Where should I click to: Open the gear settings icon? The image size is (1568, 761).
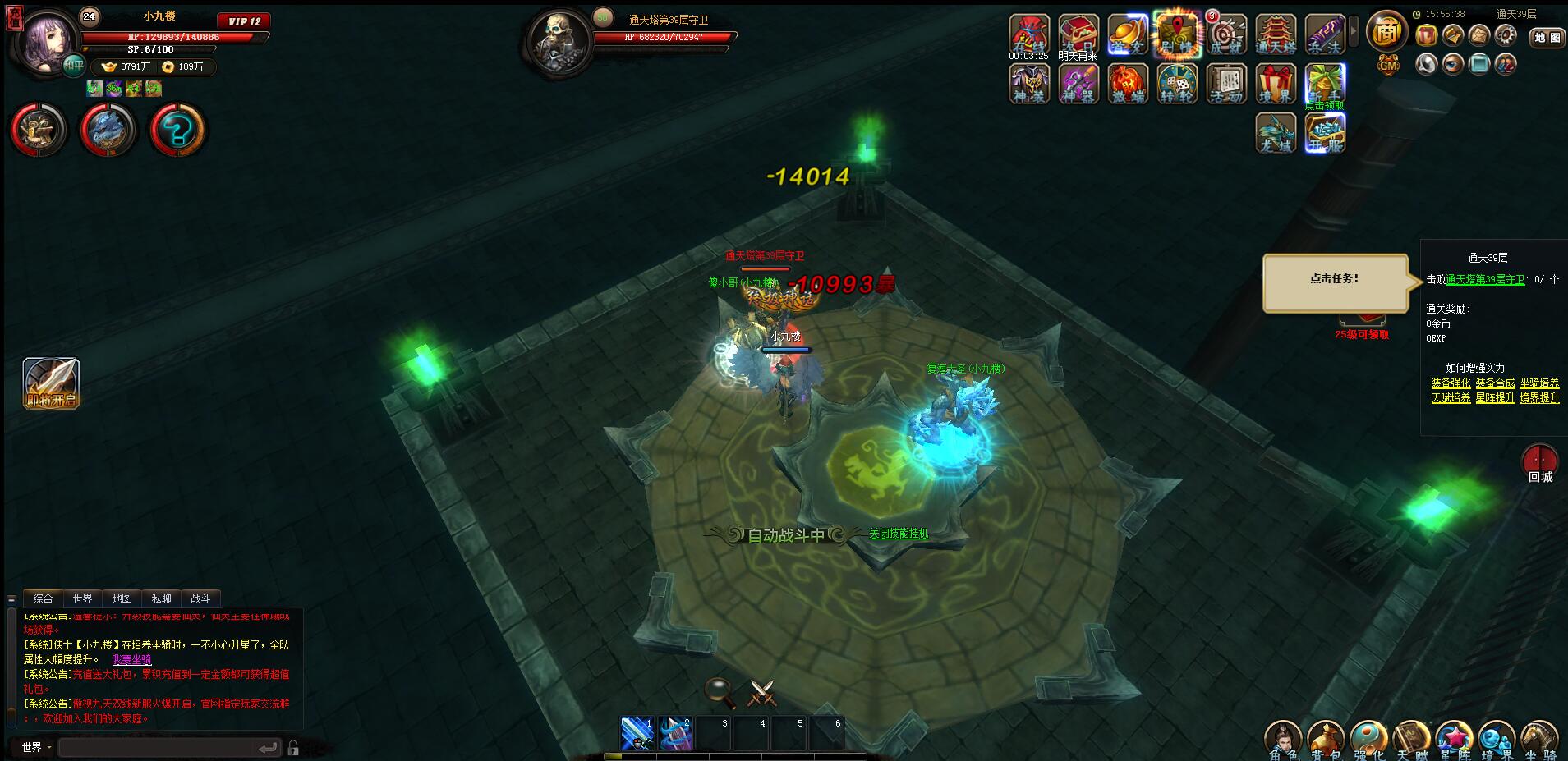pyautogui.click(x=1505, y=34)
